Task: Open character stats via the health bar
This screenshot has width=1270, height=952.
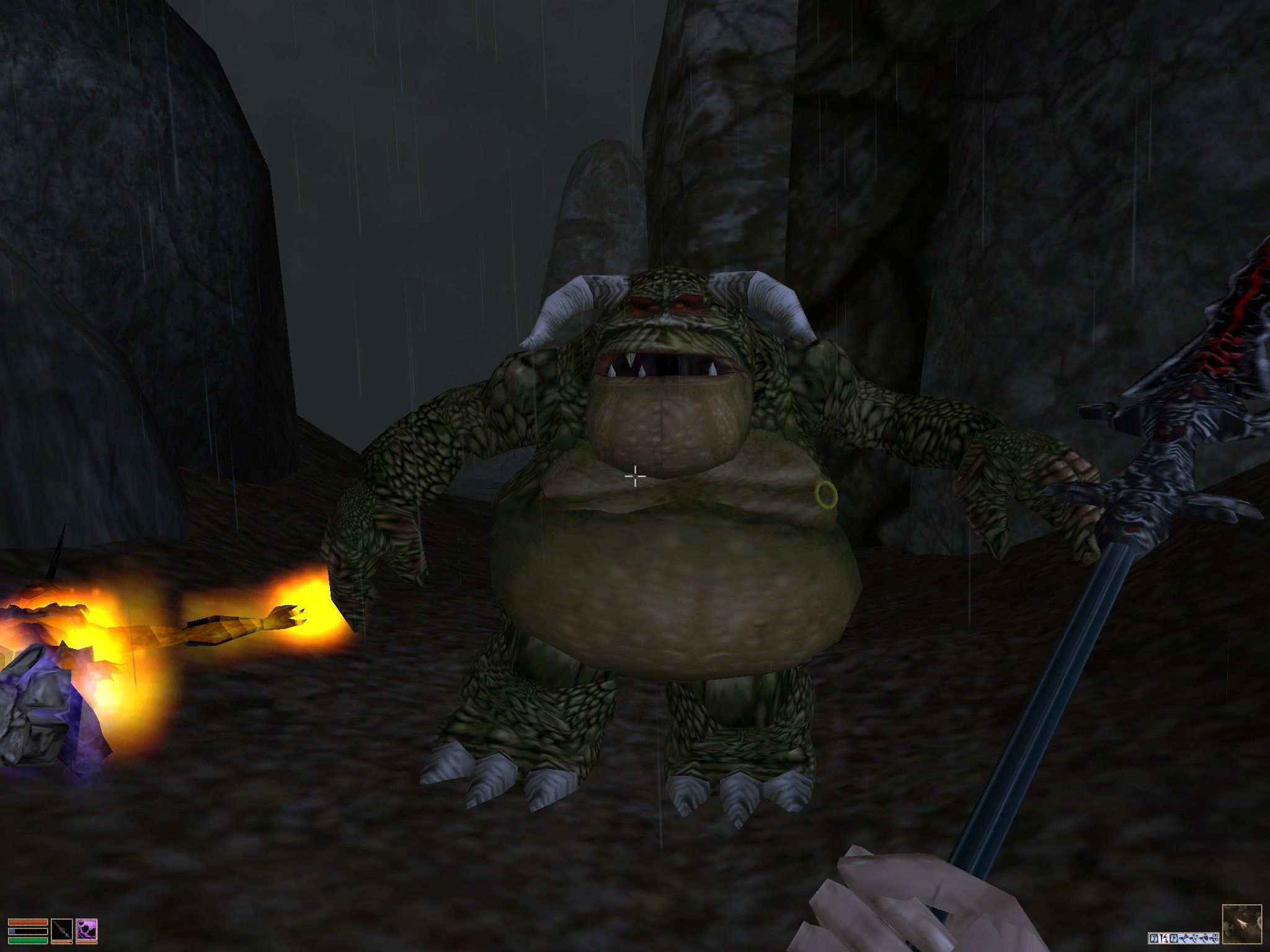Action: click(x=27, y=922)
